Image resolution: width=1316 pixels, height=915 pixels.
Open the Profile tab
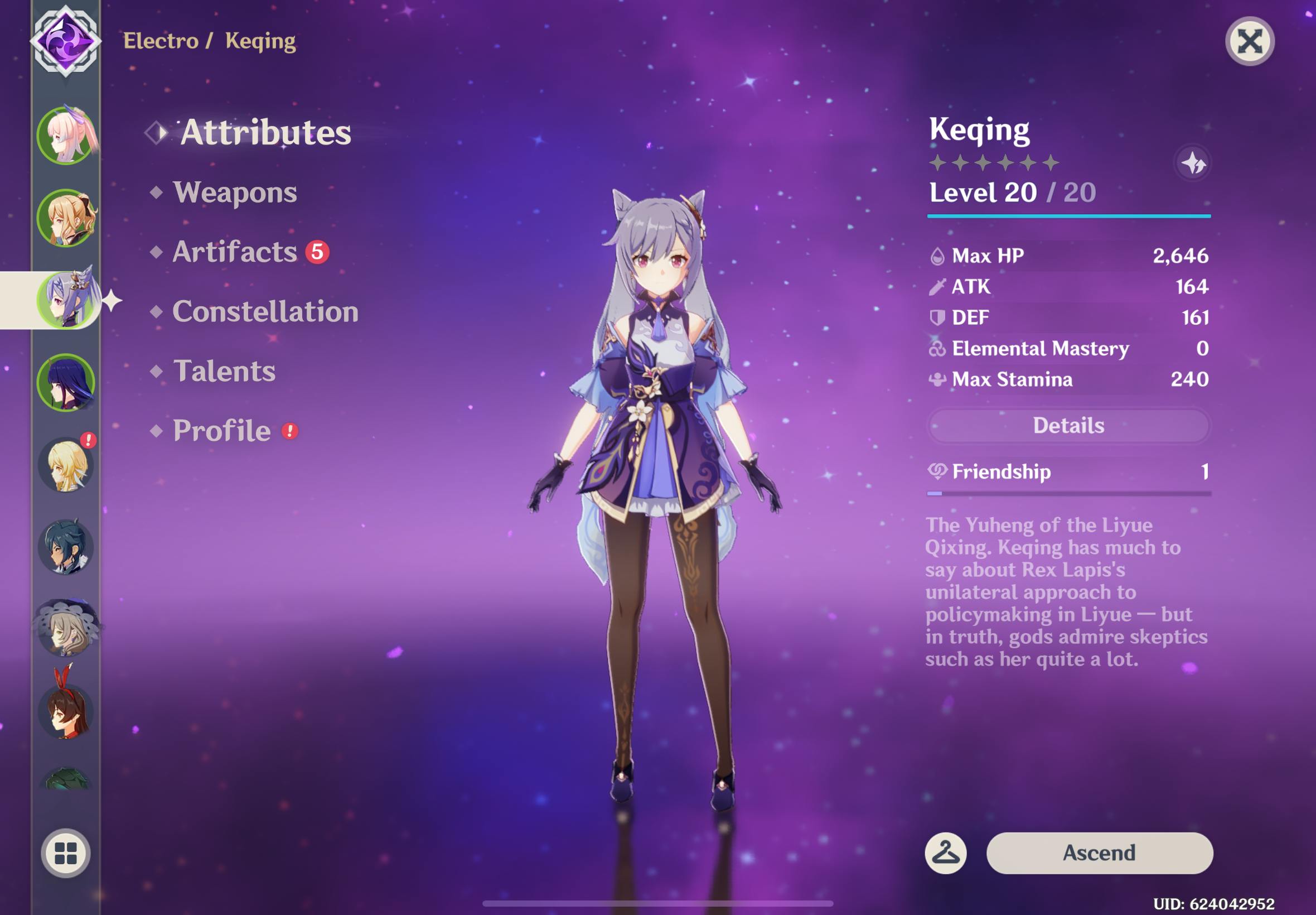pyautogui.click(x=222, y=431)
